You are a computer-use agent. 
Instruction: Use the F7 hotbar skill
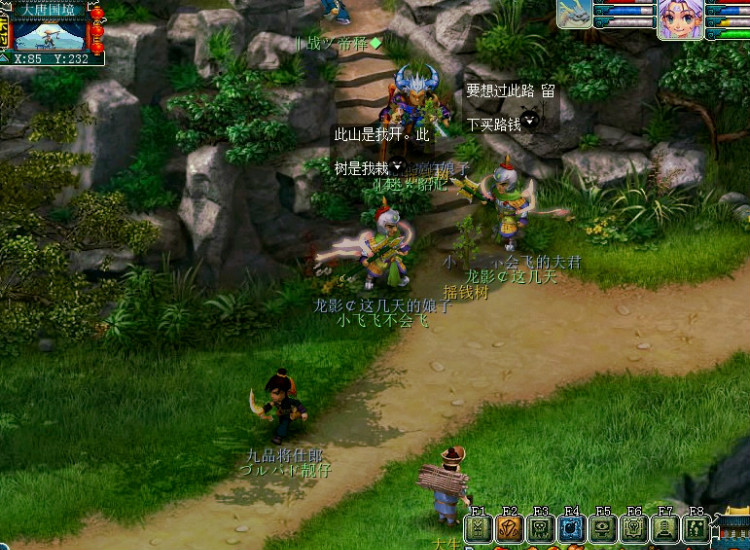[x=665, y=529]
